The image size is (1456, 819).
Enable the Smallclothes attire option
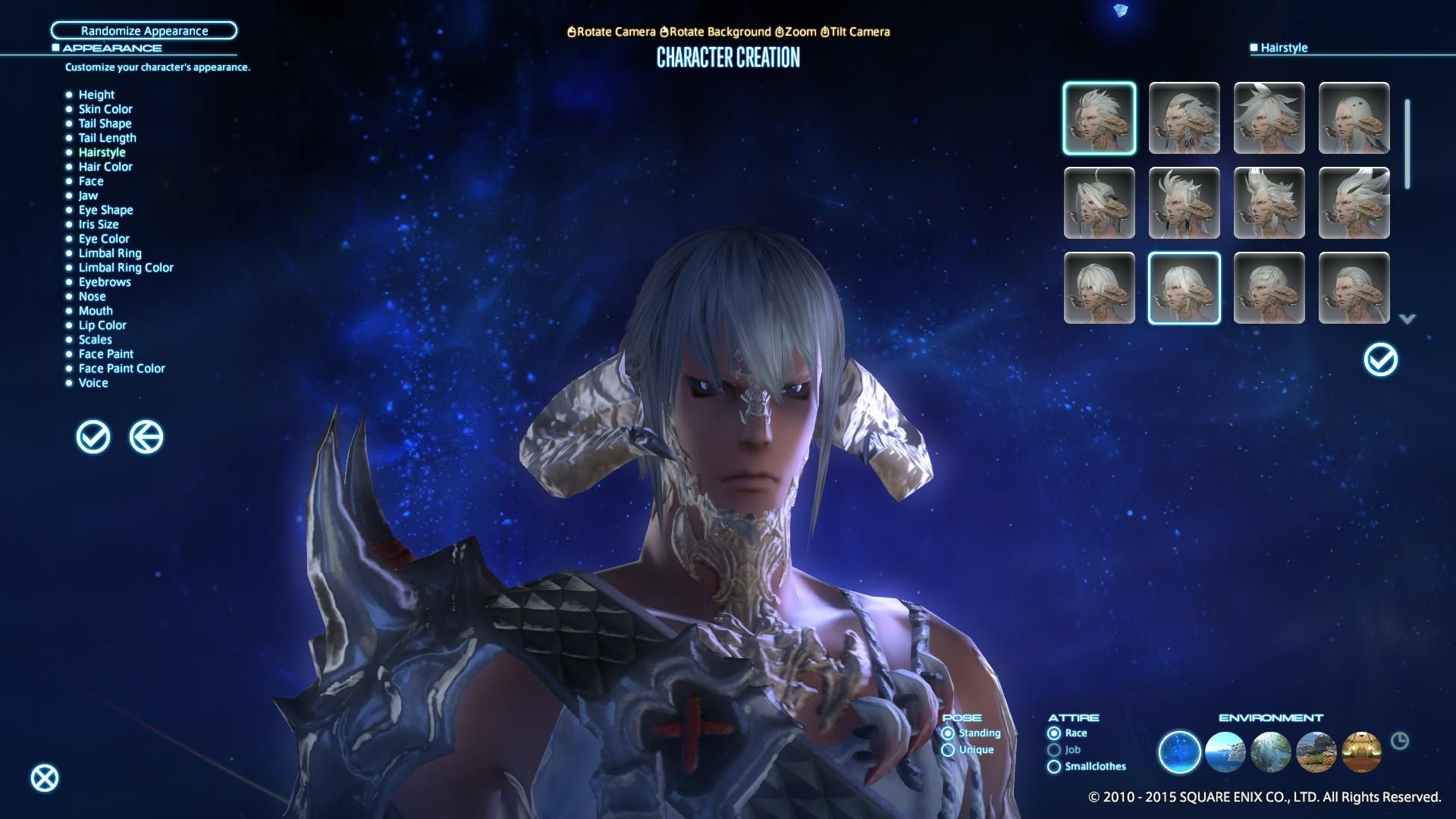(x=1053, y=766)
